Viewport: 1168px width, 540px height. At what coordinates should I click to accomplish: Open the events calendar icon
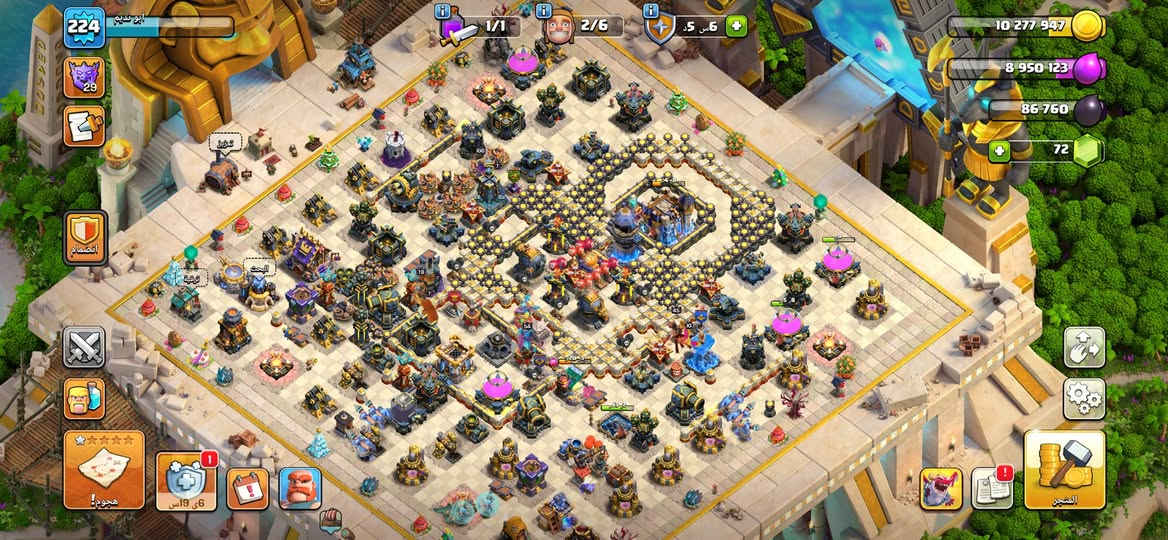point(247,489)
